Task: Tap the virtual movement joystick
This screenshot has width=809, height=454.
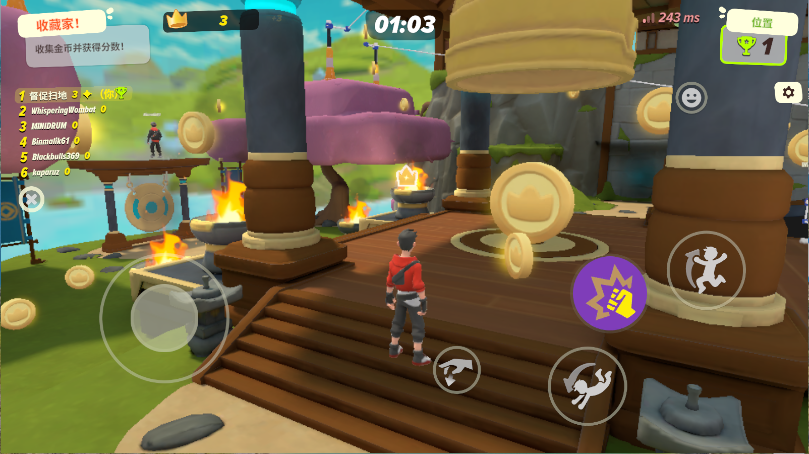Action: coord(164,318)
